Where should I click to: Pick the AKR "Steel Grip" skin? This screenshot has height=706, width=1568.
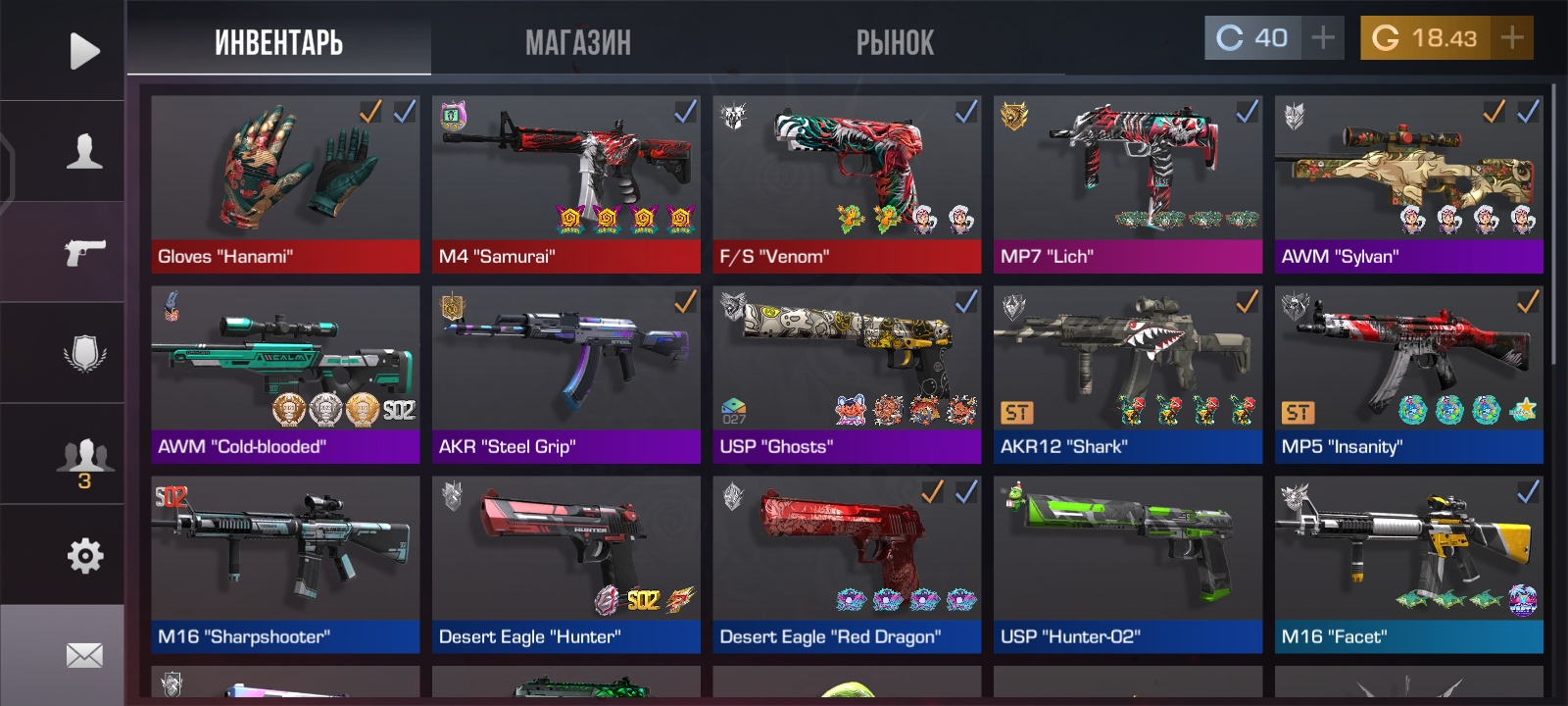click(x=566, y=374)
